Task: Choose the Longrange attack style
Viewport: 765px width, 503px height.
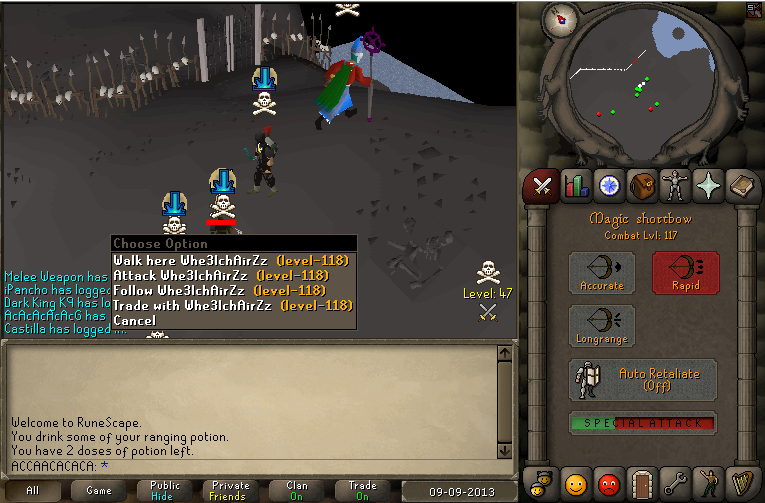Action: pos(602,326)
